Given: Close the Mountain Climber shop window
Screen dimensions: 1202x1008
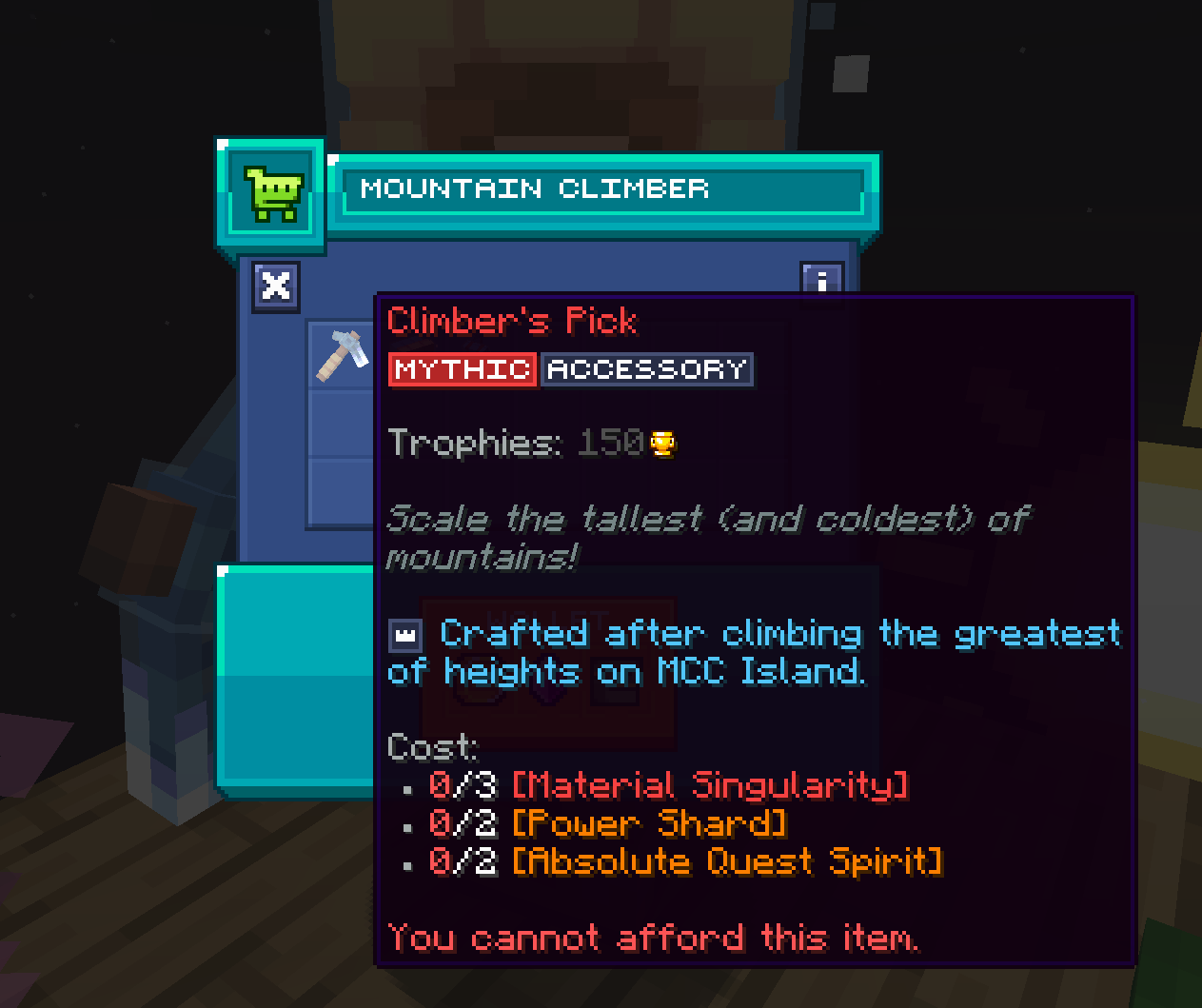Looking at the screenshot, I should point(276,286).
